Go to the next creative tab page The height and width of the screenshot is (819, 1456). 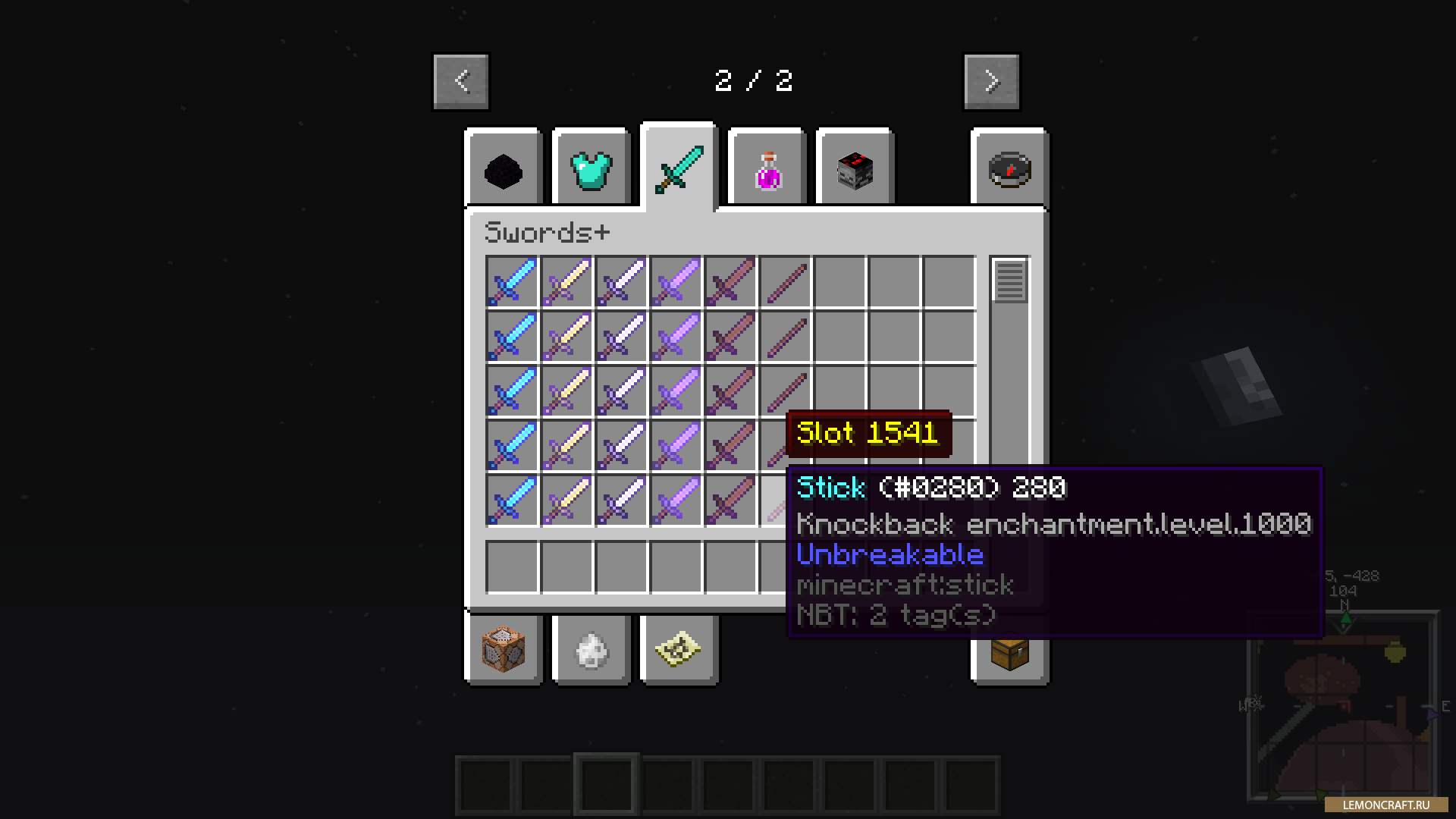pos(991,81)
